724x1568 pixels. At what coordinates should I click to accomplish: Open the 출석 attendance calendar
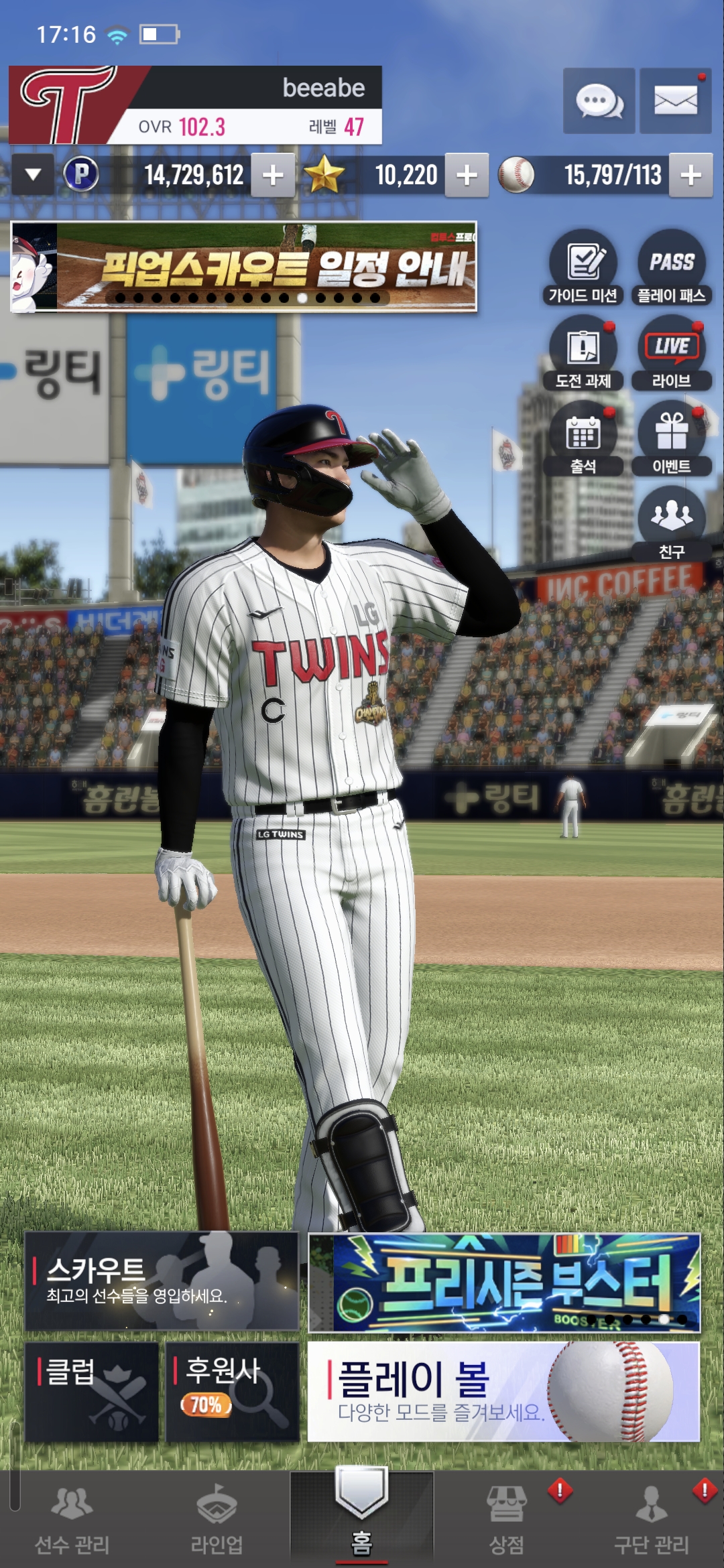[583, 438]
